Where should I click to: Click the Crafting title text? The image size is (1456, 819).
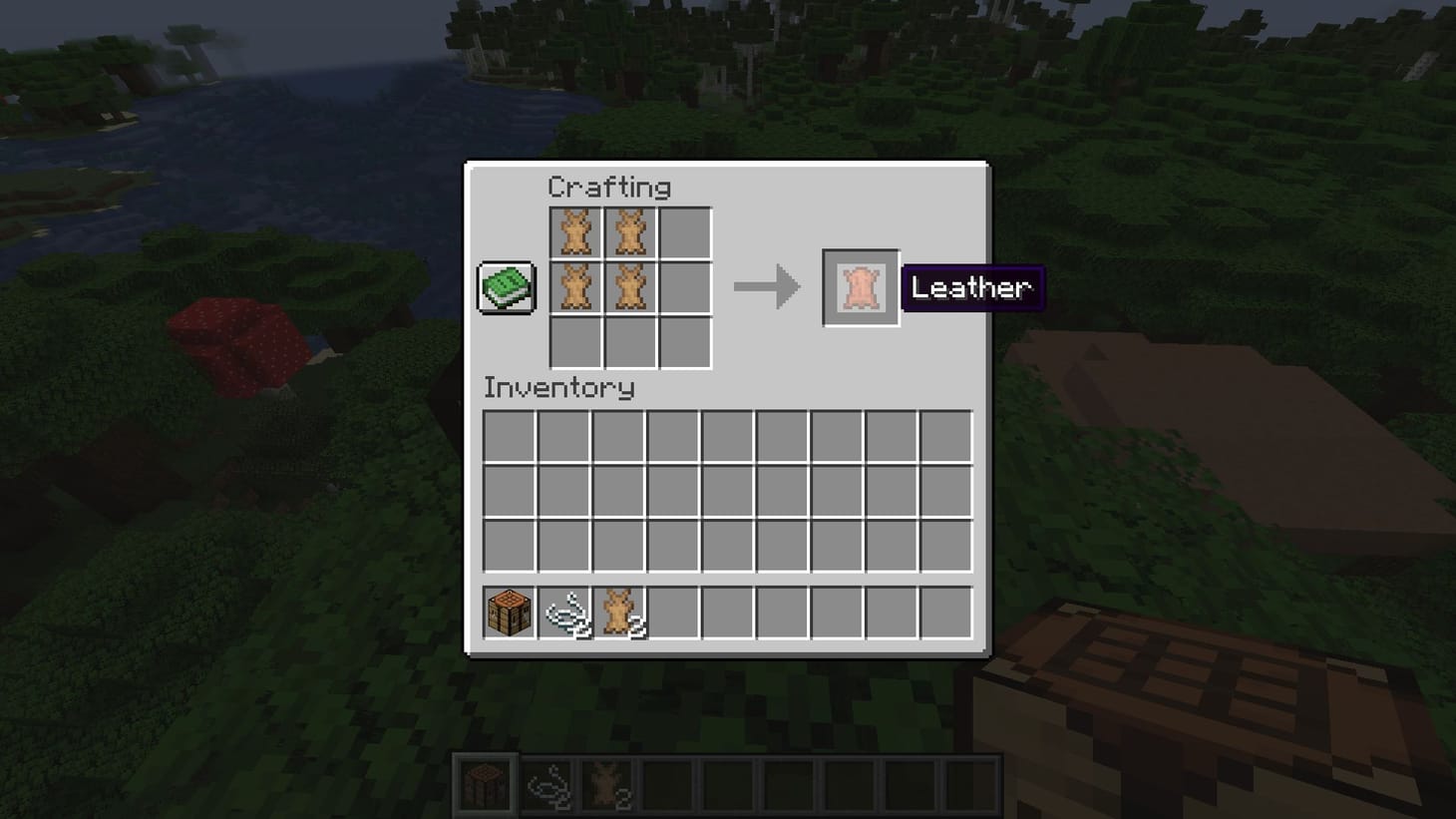pos(611,187)
